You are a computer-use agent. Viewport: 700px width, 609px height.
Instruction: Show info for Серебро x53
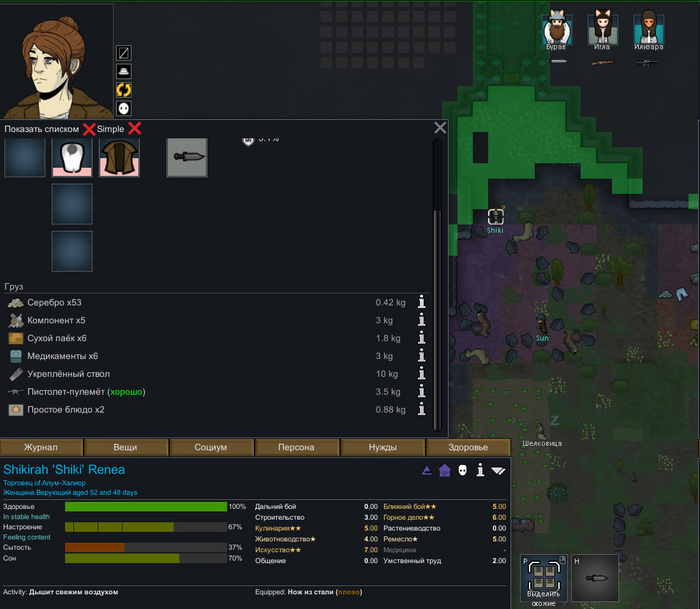[x=422, y=302]
